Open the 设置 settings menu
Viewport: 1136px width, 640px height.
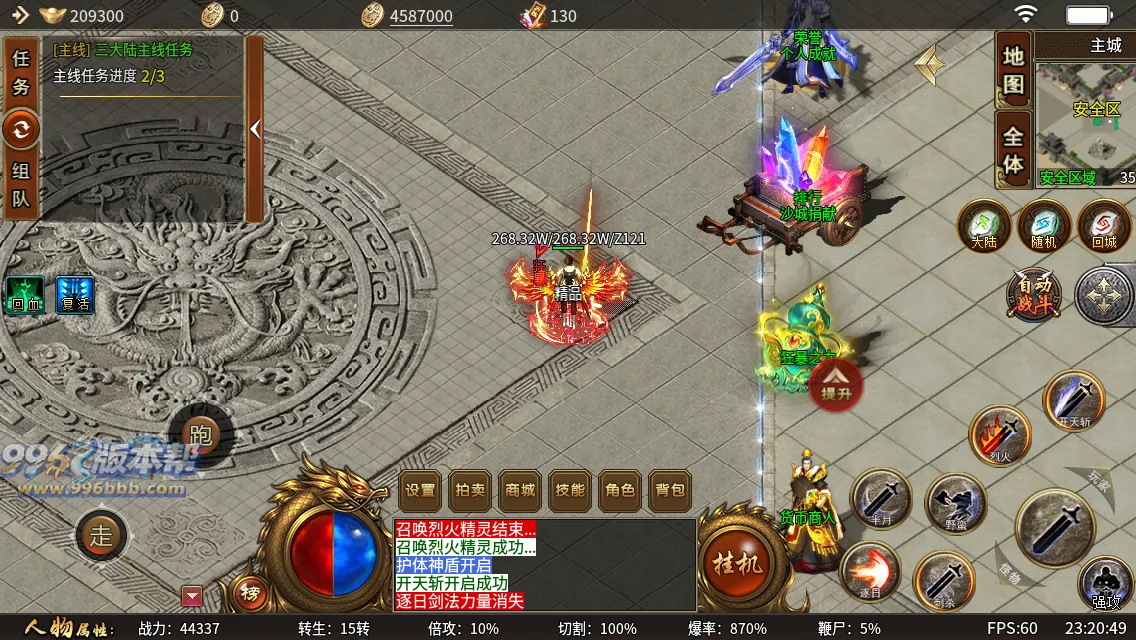[420, 490]
